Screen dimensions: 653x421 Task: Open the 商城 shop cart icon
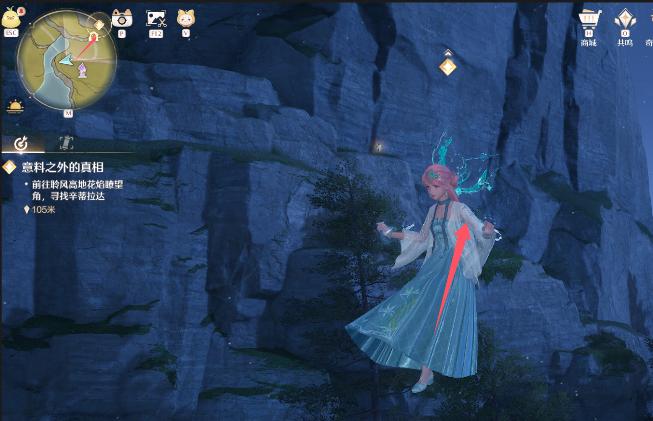(x=588, y=20)
